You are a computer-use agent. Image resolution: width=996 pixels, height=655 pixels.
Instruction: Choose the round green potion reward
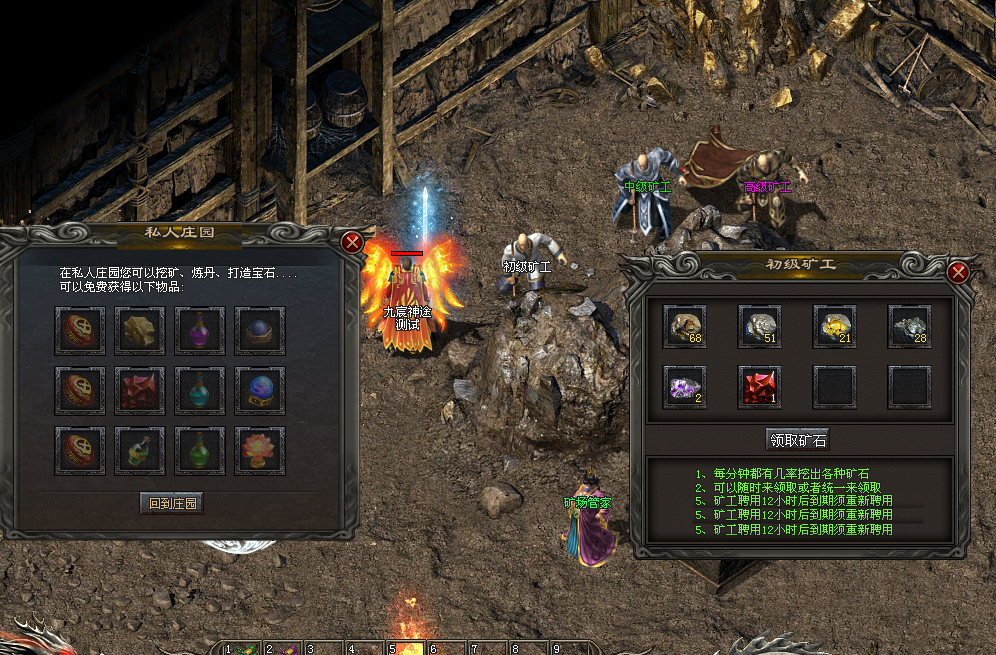200,450
